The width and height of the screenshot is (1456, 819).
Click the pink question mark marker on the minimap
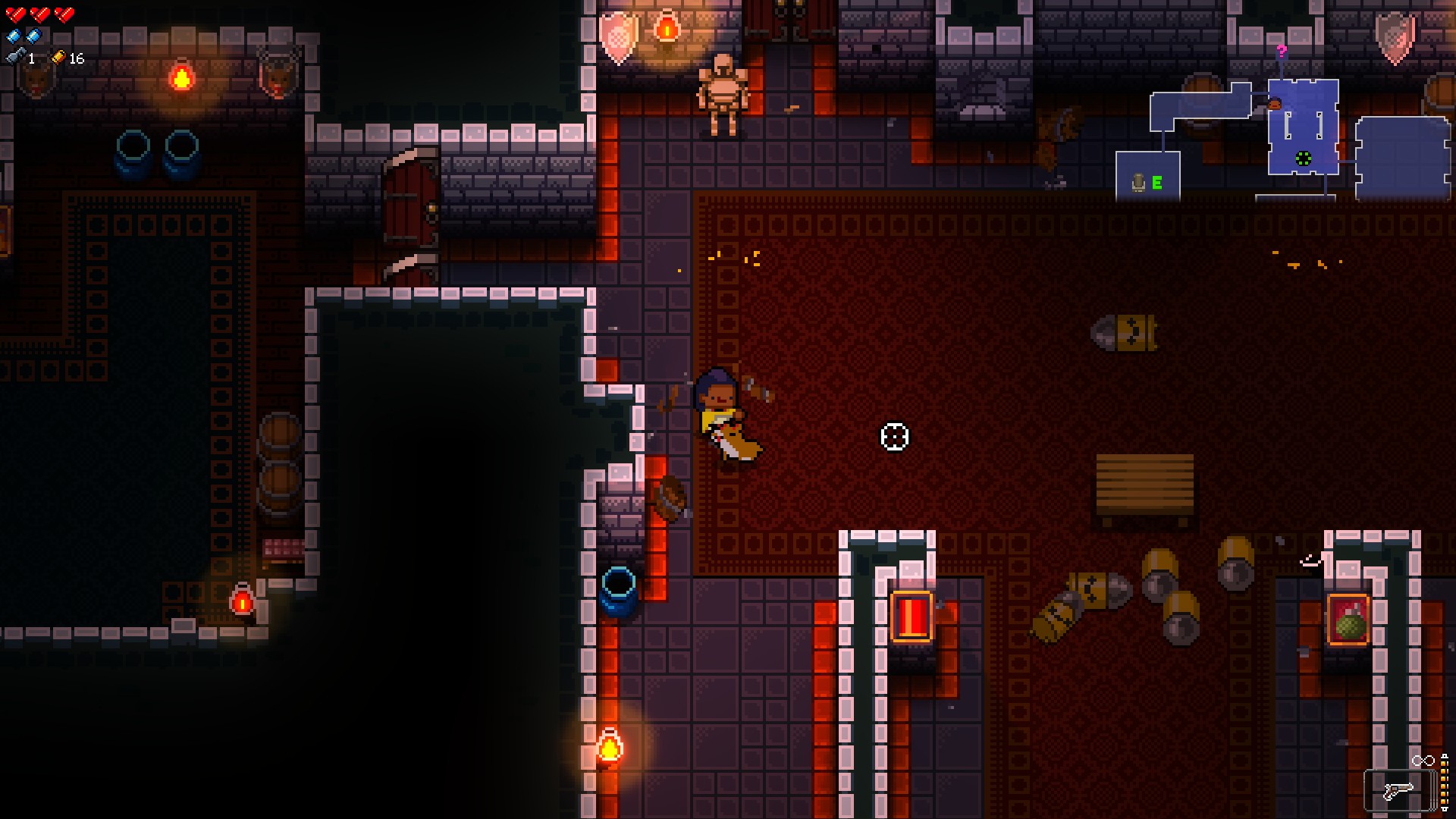(1281, 52)
